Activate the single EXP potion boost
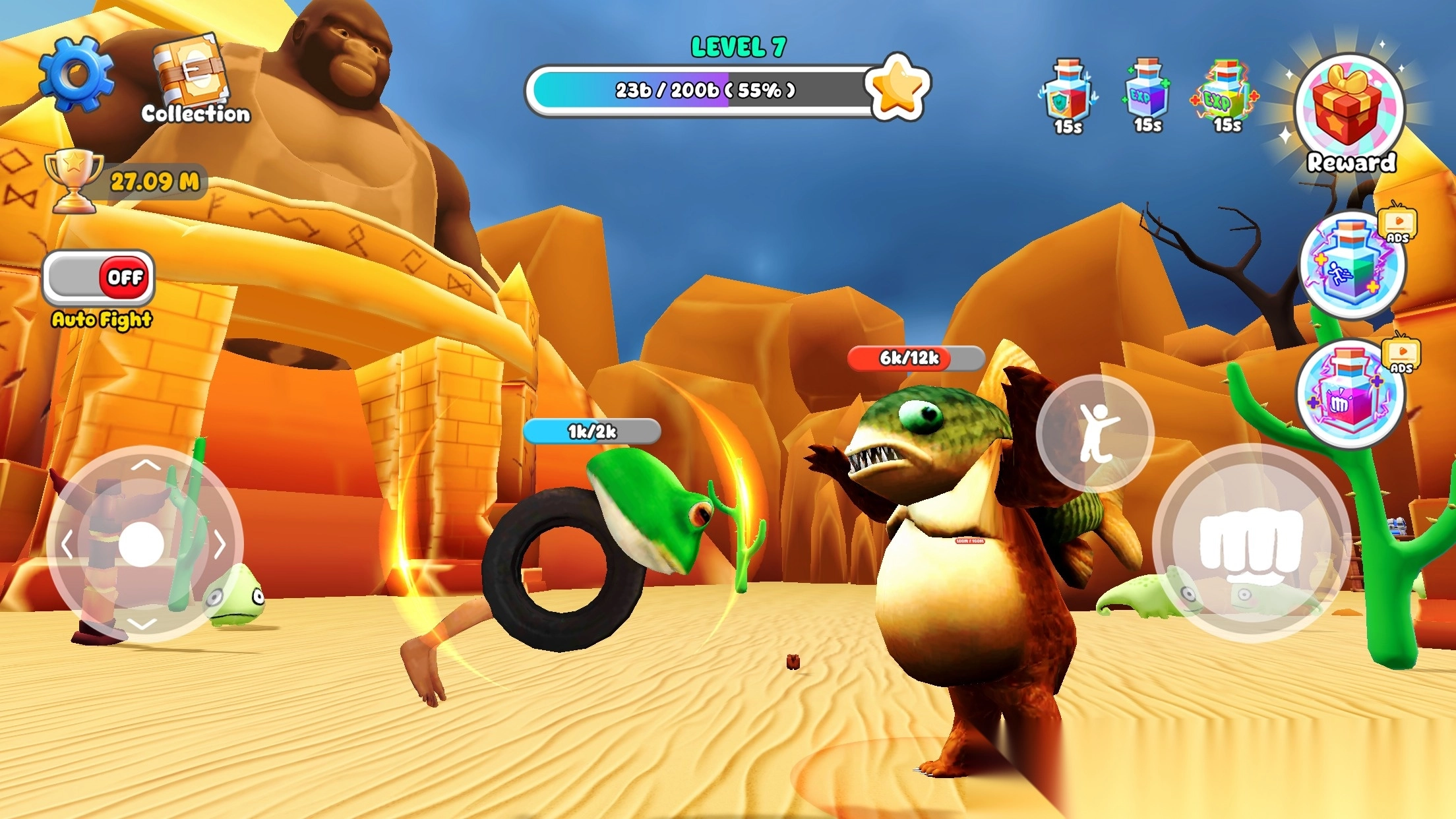 point(1147,92)
